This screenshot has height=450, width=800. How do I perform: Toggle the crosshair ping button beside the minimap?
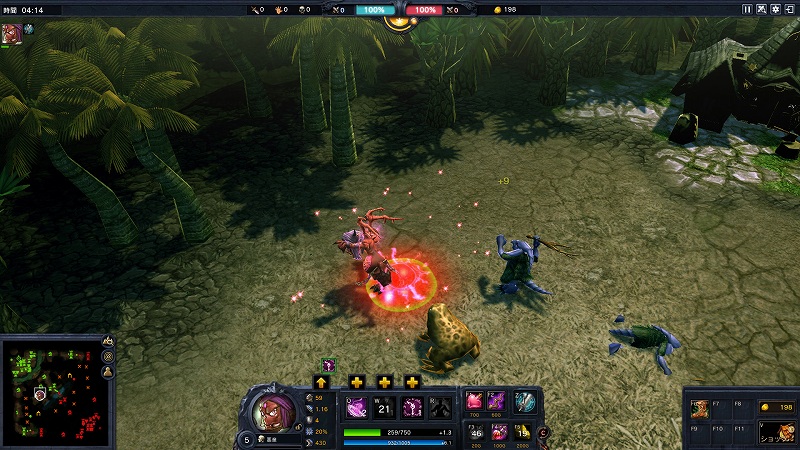pyautogui.click(x=108, y=357)
